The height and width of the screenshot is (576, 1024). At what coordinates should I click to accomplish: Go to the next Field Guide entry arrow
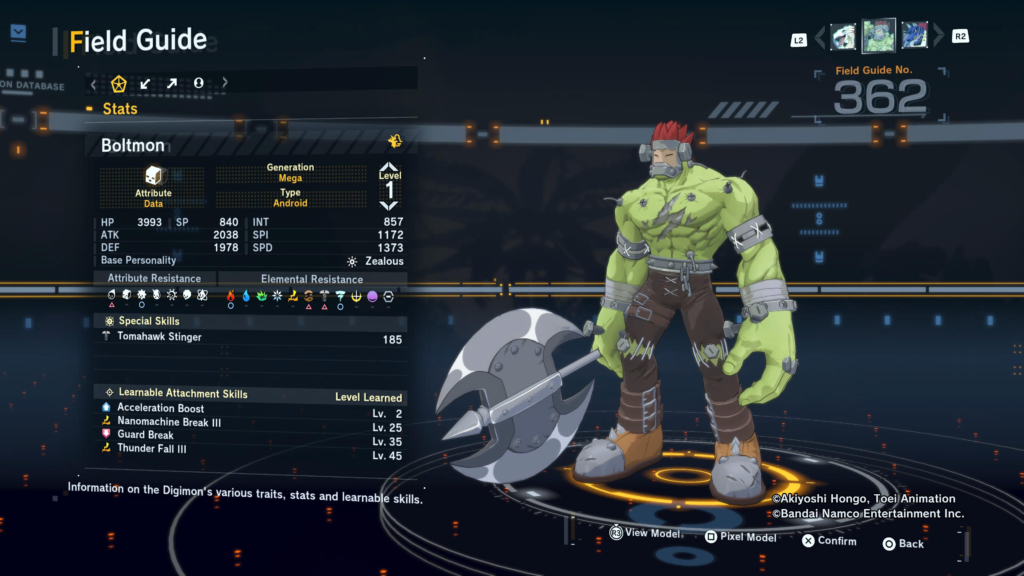pos(938,38)
